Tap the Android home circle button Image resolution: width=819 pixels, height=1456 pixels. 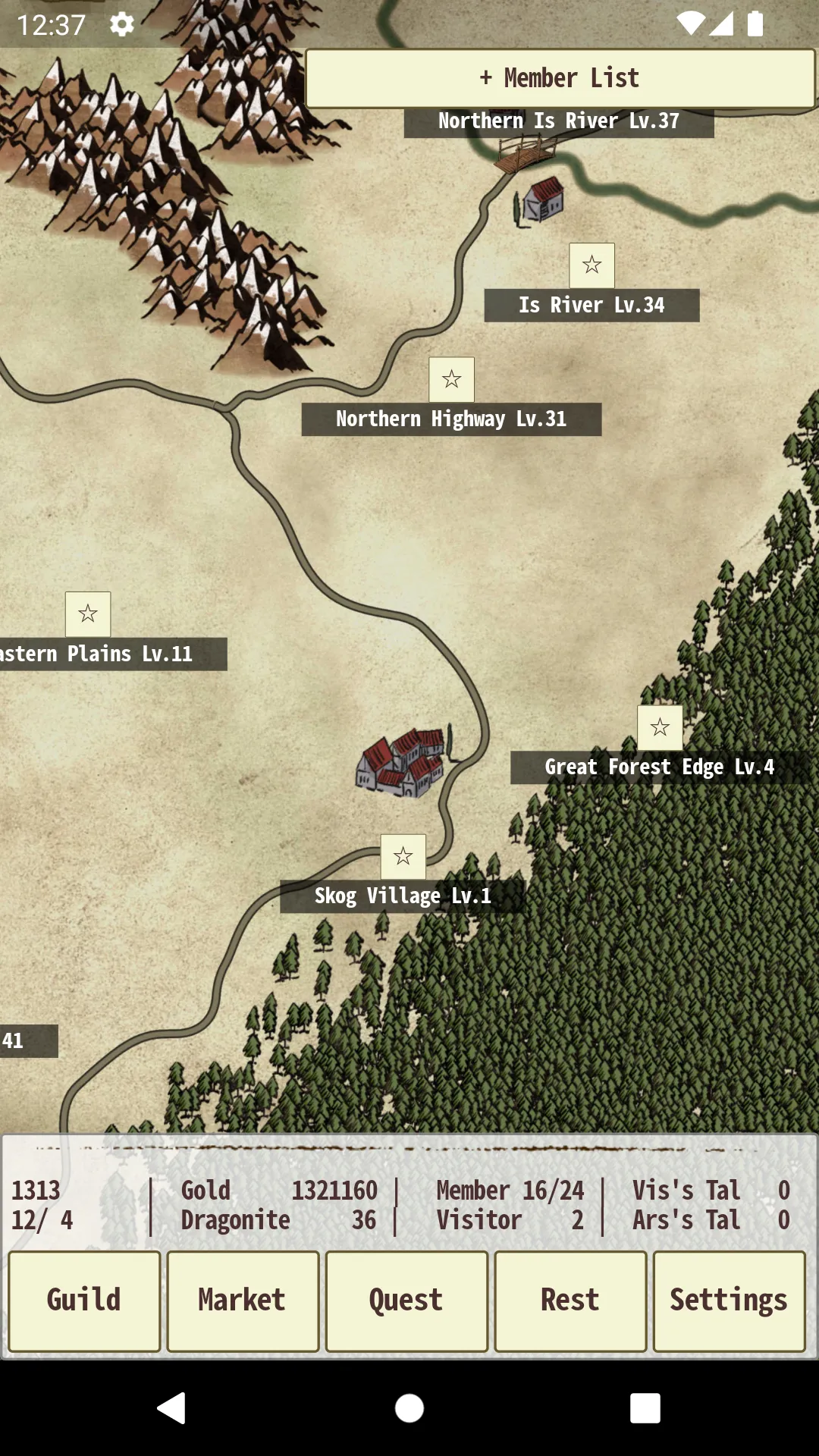409,1408
